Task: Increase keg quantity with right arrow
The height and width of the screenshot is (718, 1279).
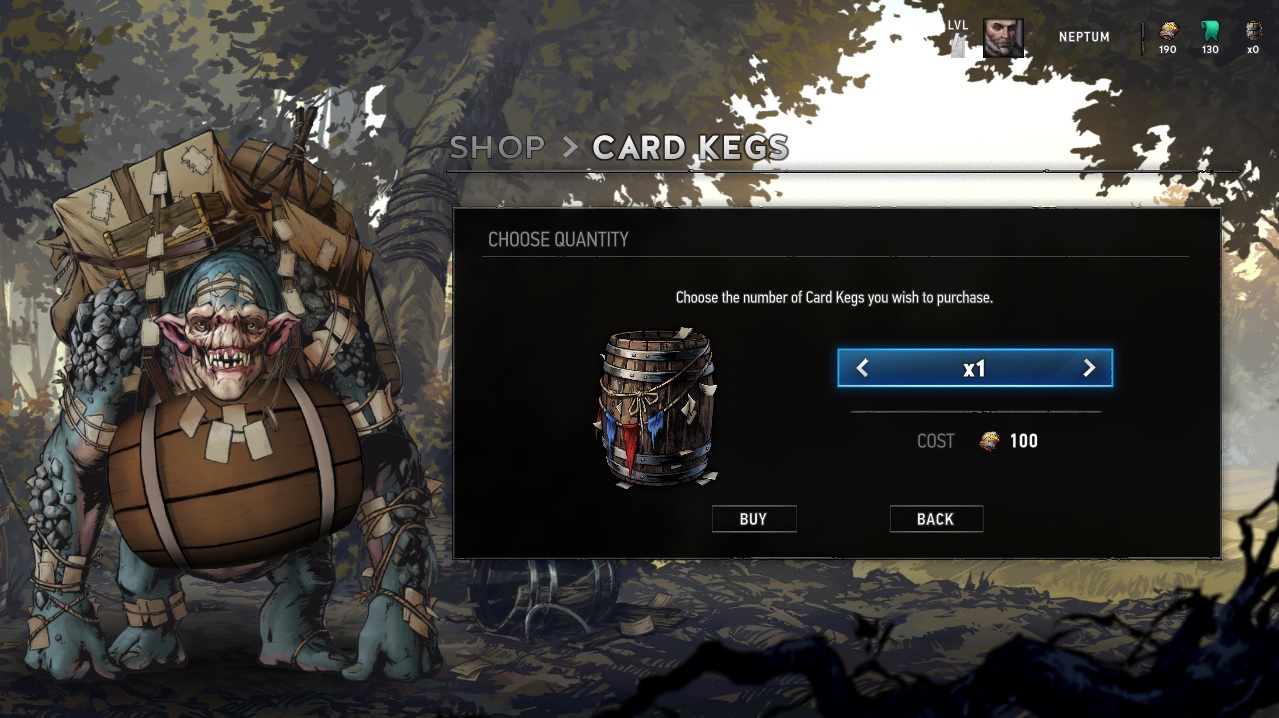Action: click(1089, 369)
